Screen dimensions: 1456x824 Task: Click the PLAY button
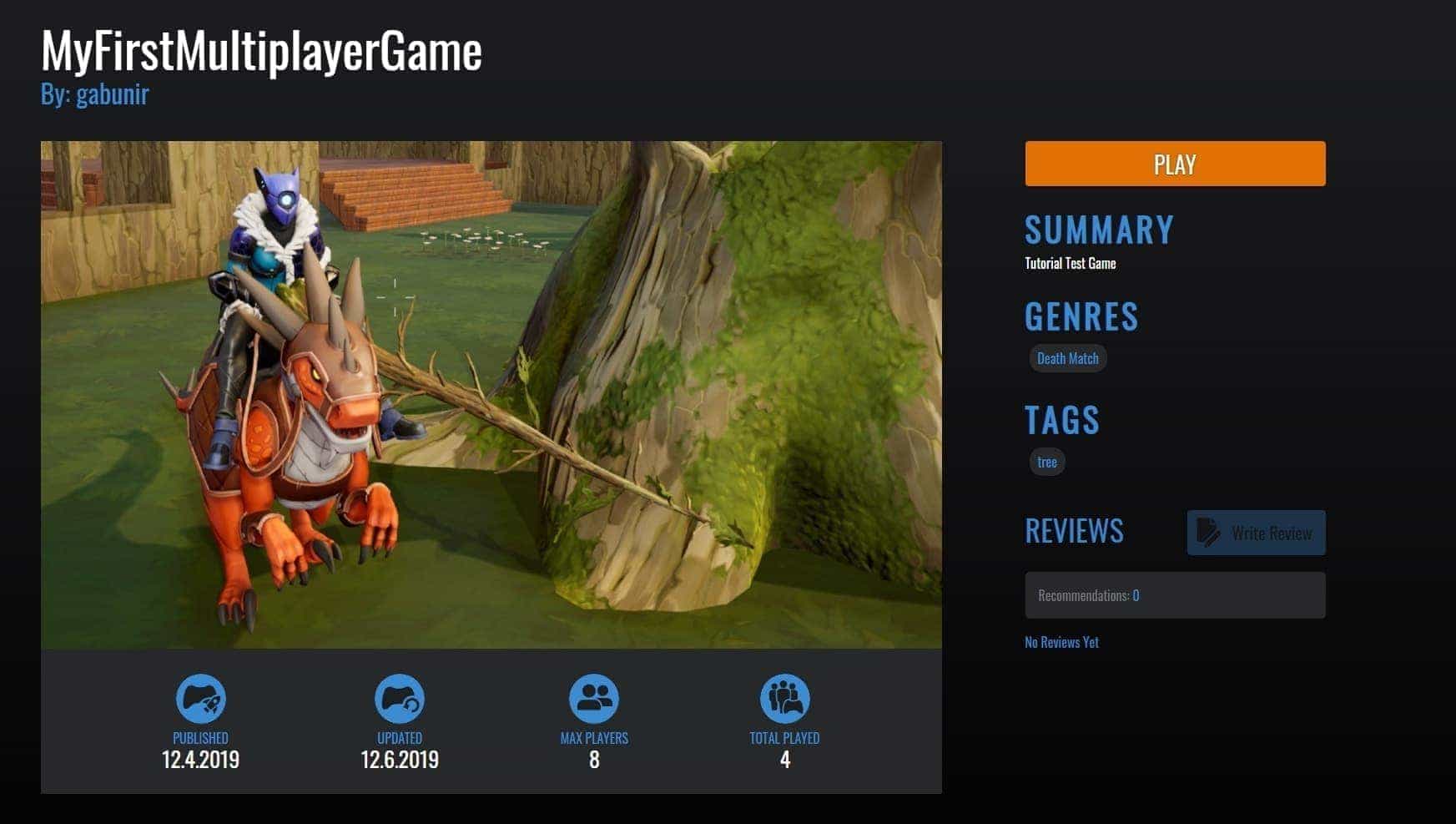[x=1174, y=164]
